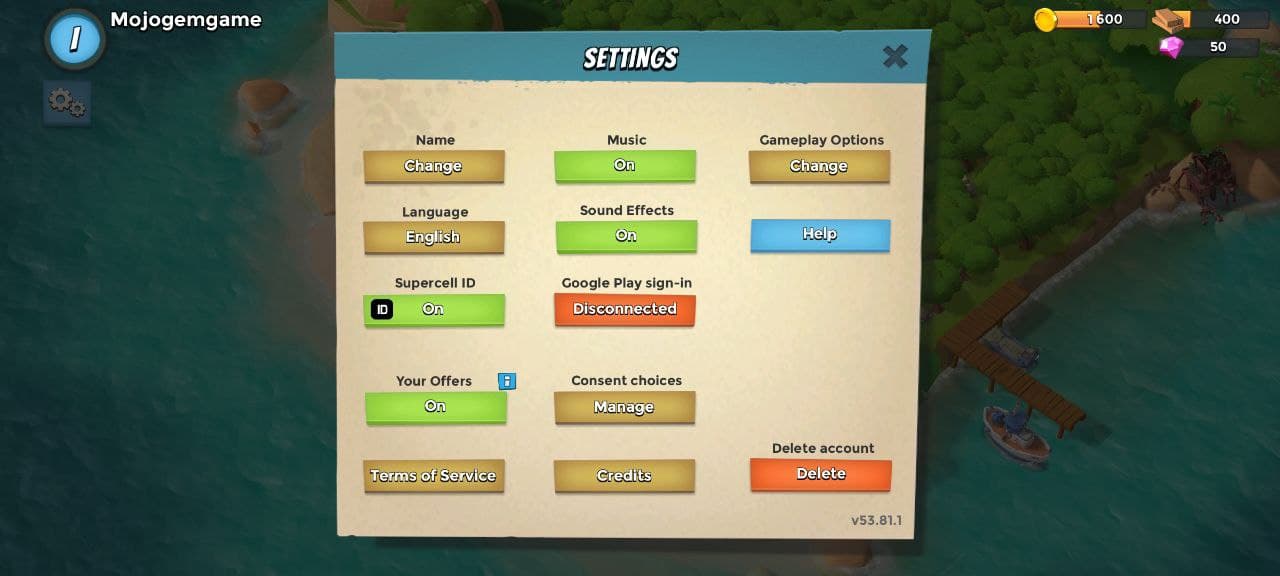Toggle the Supercell ID button
The height and width of the screenshot is (576, 1280).
434,309
